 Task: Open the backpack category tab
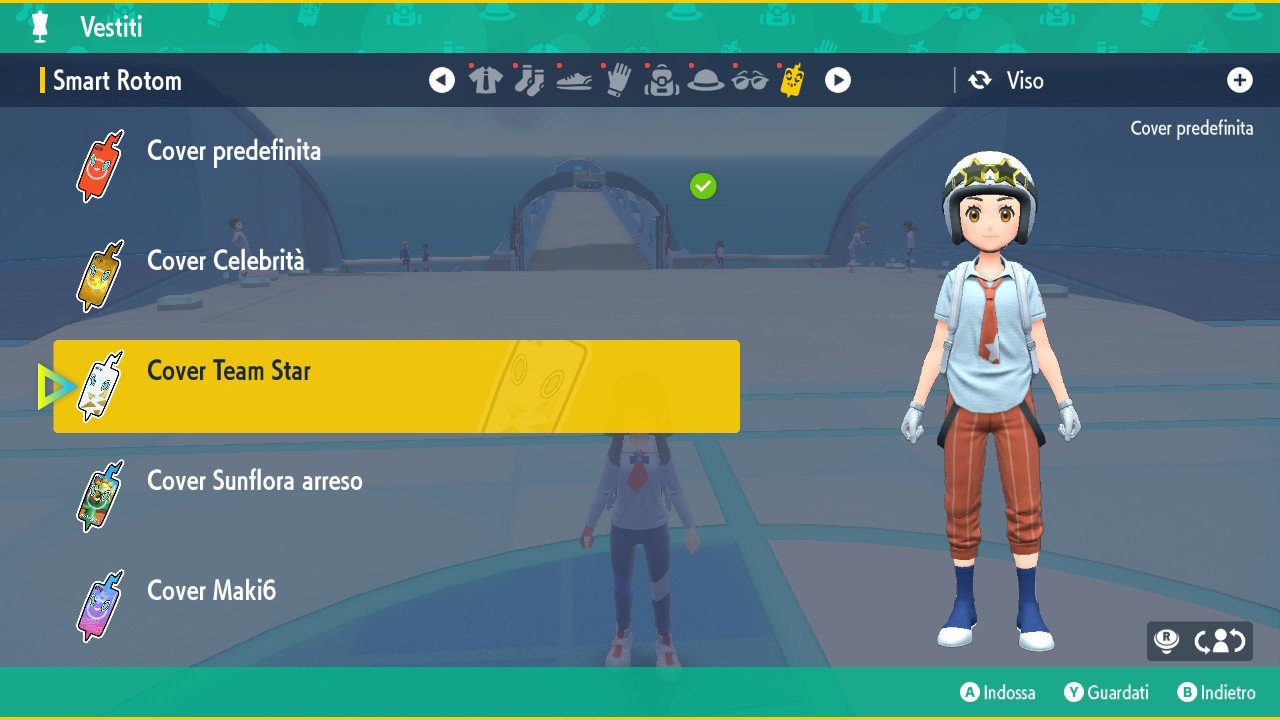click(x=662, y=80)
